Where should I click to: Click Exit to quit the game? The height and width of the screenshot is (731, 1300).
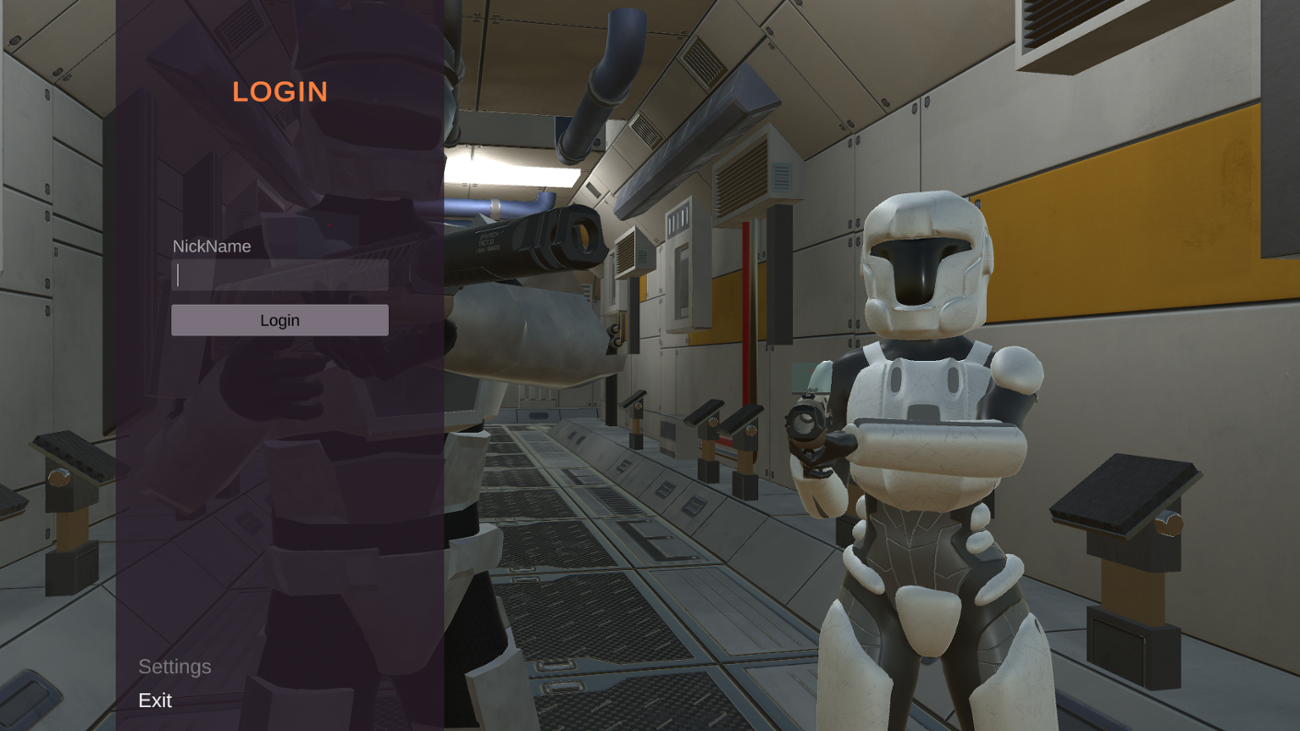click(x=155, y=701)
